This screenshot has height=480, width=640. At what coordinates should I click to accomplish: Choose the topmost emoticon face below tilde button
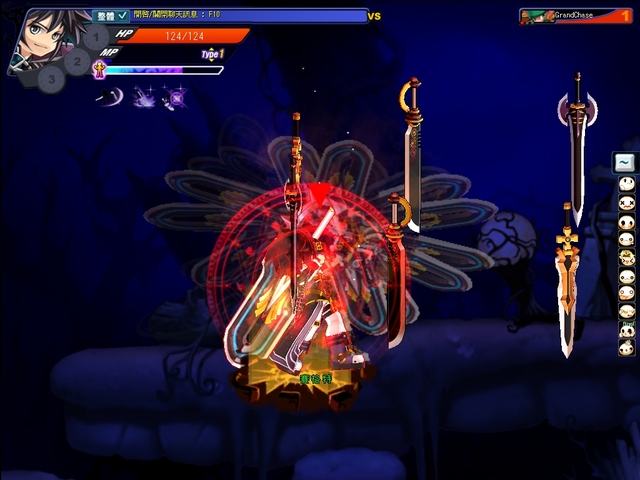[x=626, y=185]
